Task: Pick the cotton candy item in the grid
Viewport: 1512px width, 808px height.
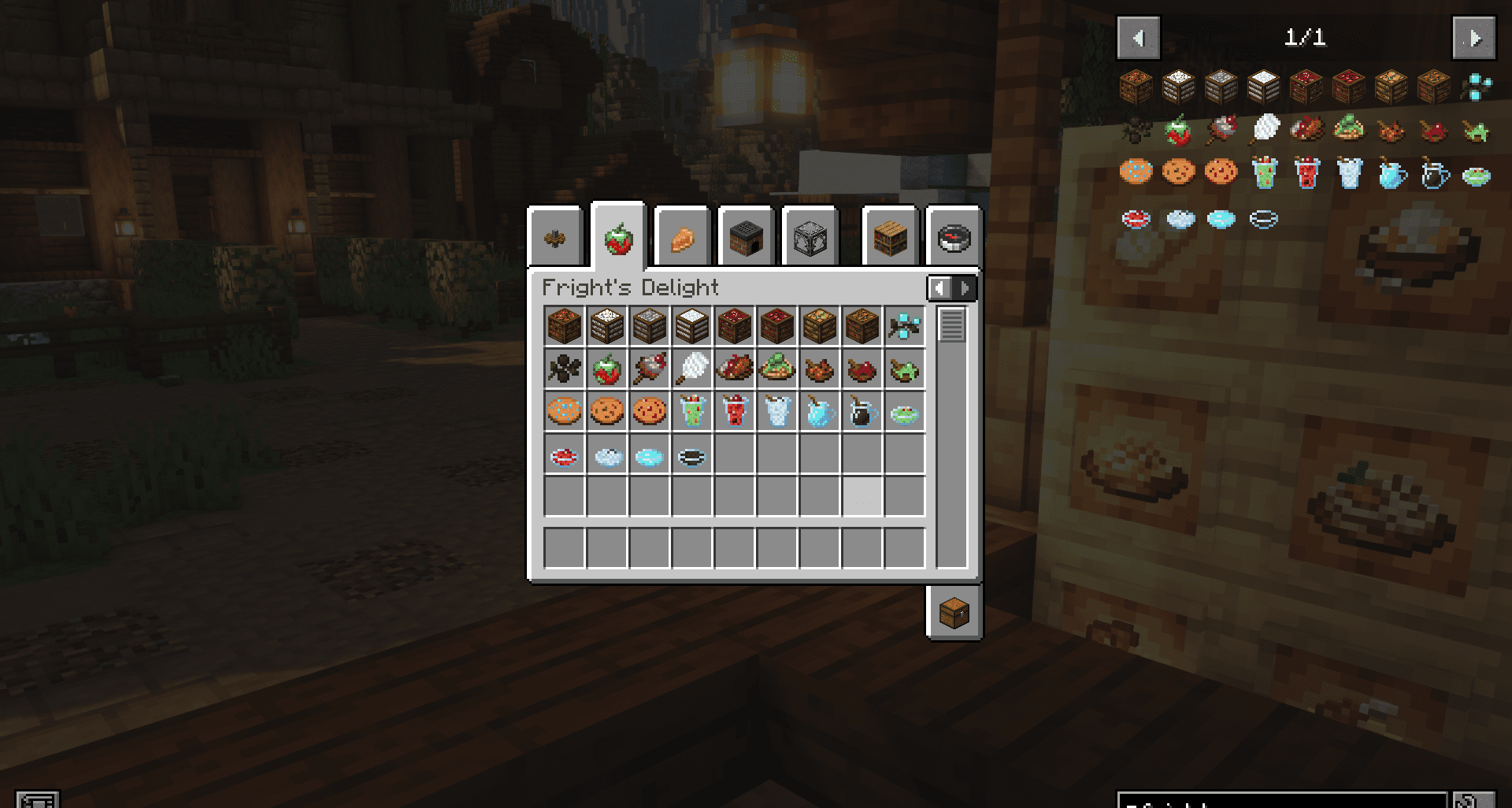Action: [691, 369]
